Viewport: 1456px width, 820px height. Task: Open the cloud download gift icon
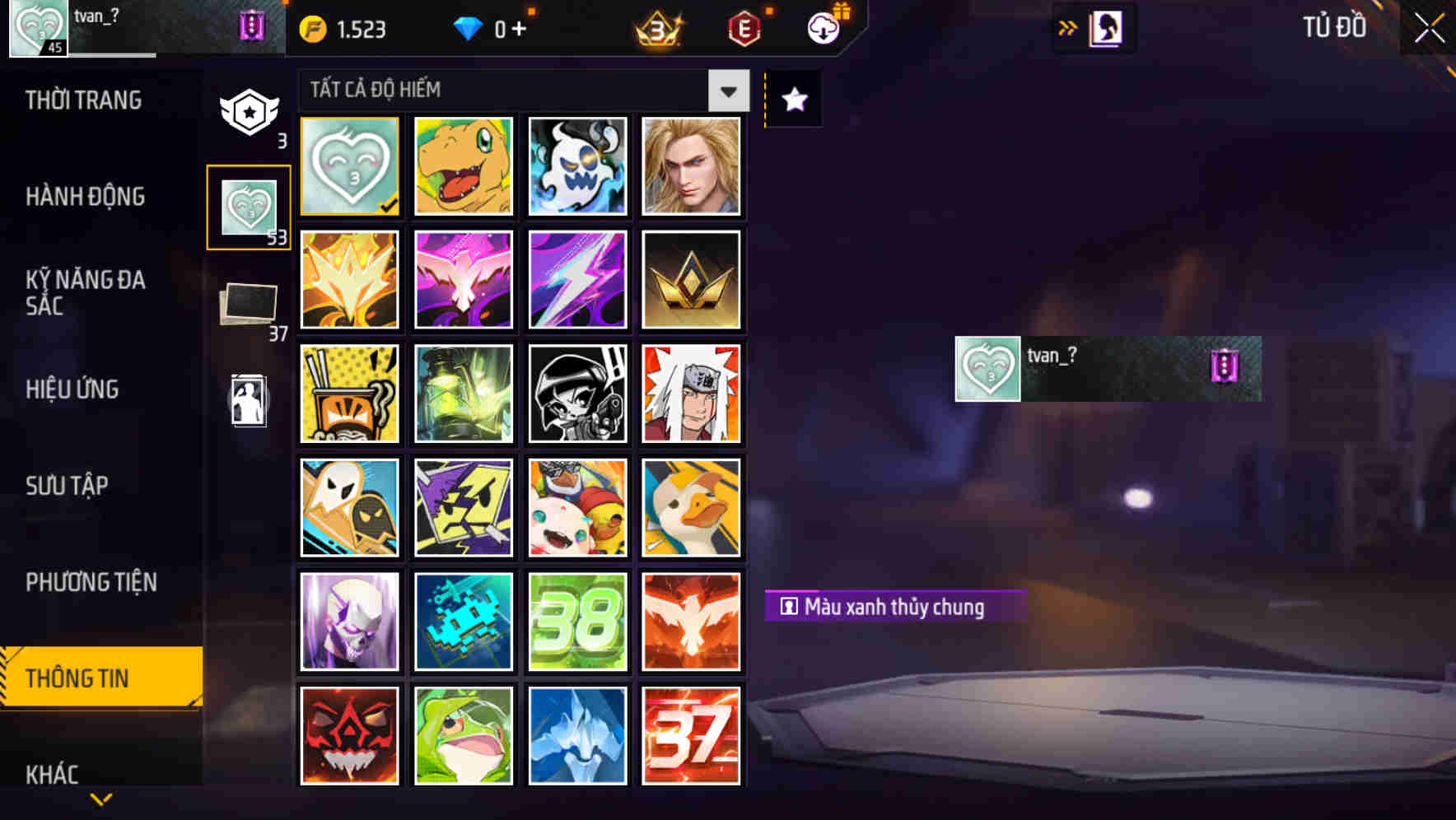click(x=824, y=28)
